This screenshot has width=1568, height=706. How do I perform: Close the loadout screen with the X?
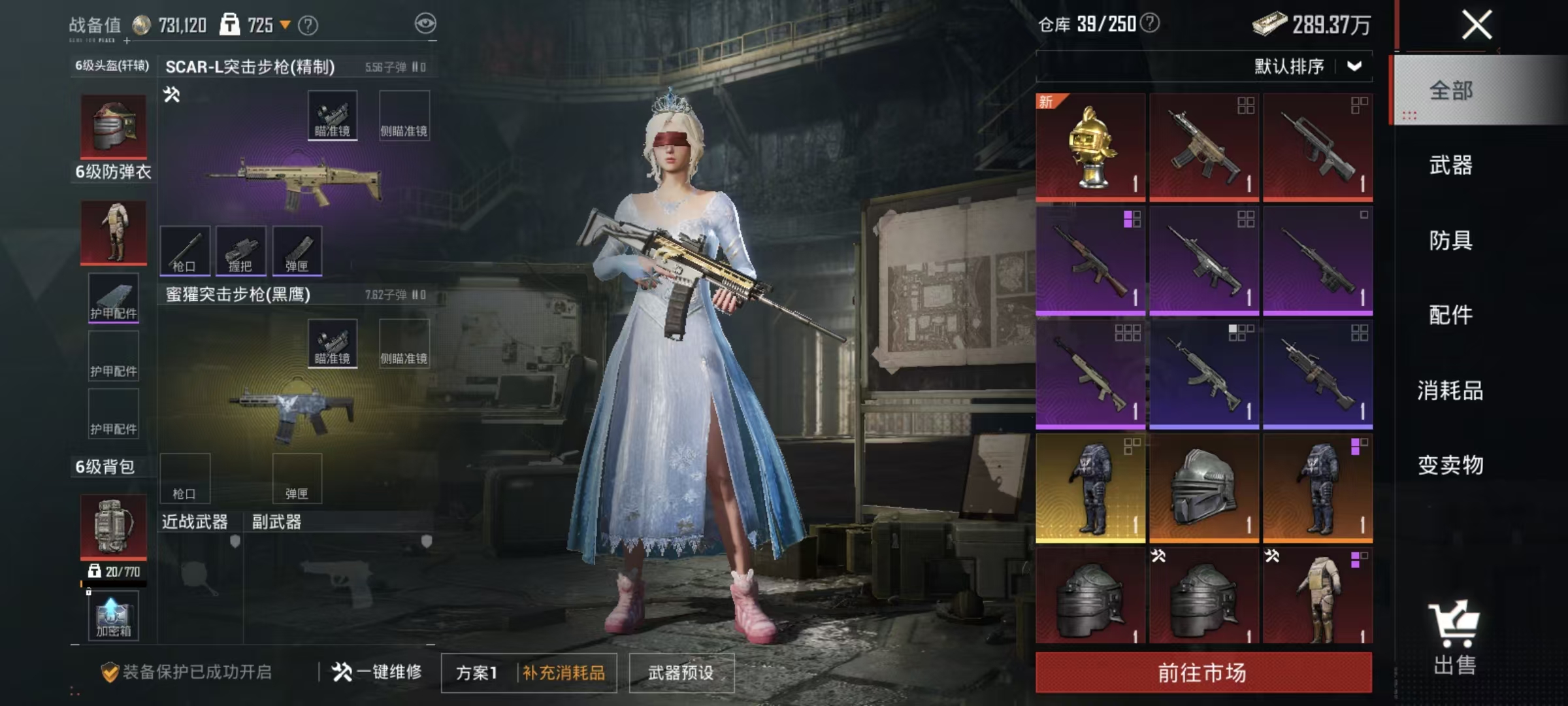pyautogui.click(x=1477, y=25)
